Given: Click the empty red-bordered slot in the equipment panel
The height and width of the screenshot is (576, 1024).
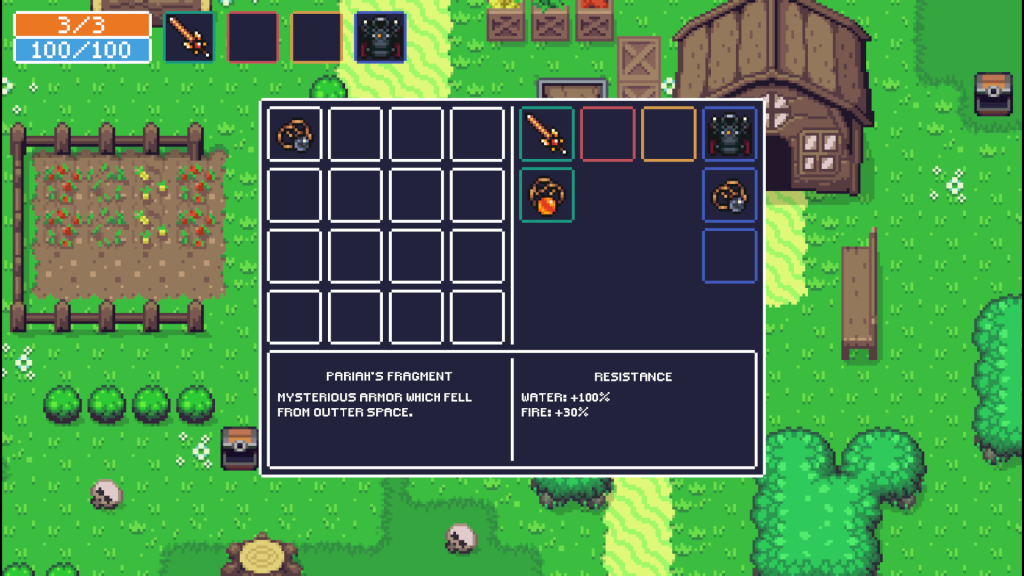Looking at the screenshot, I should (x=608, y=134).
